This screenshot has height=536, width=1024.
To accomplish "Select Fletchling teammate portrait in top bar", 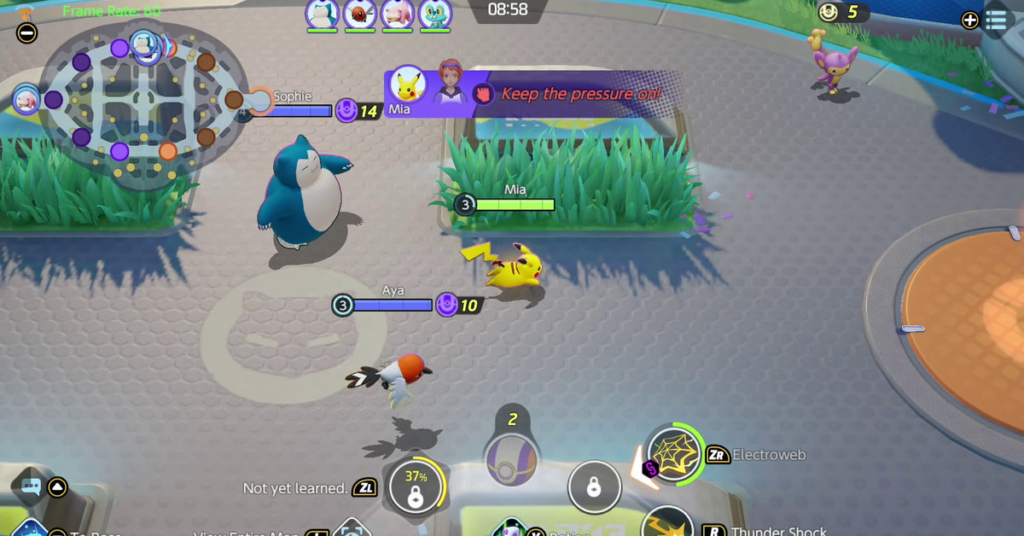I will click(360, 14).
